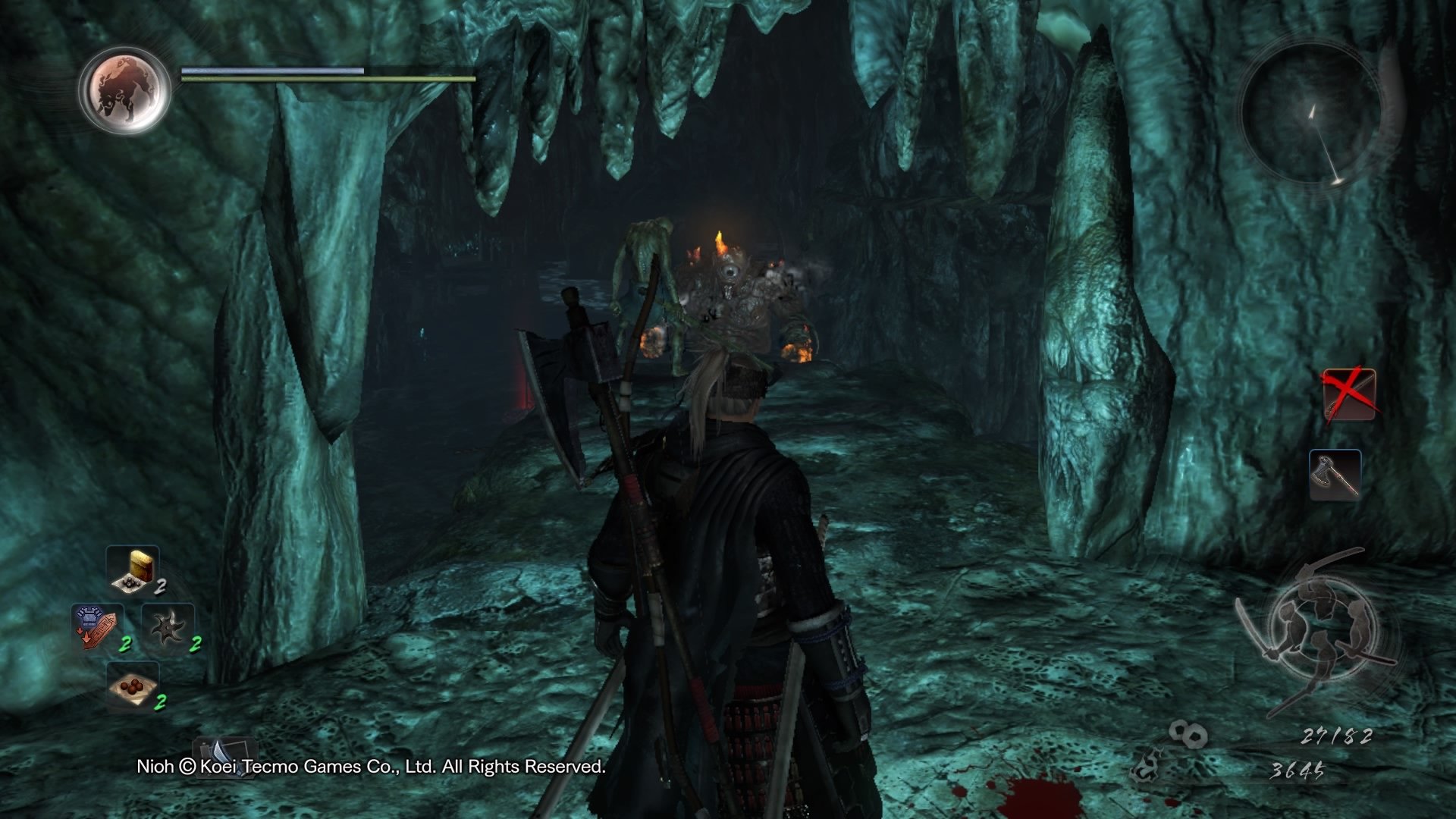
Task: Expand the Amrita counter readout
Action: [1338, 736]
